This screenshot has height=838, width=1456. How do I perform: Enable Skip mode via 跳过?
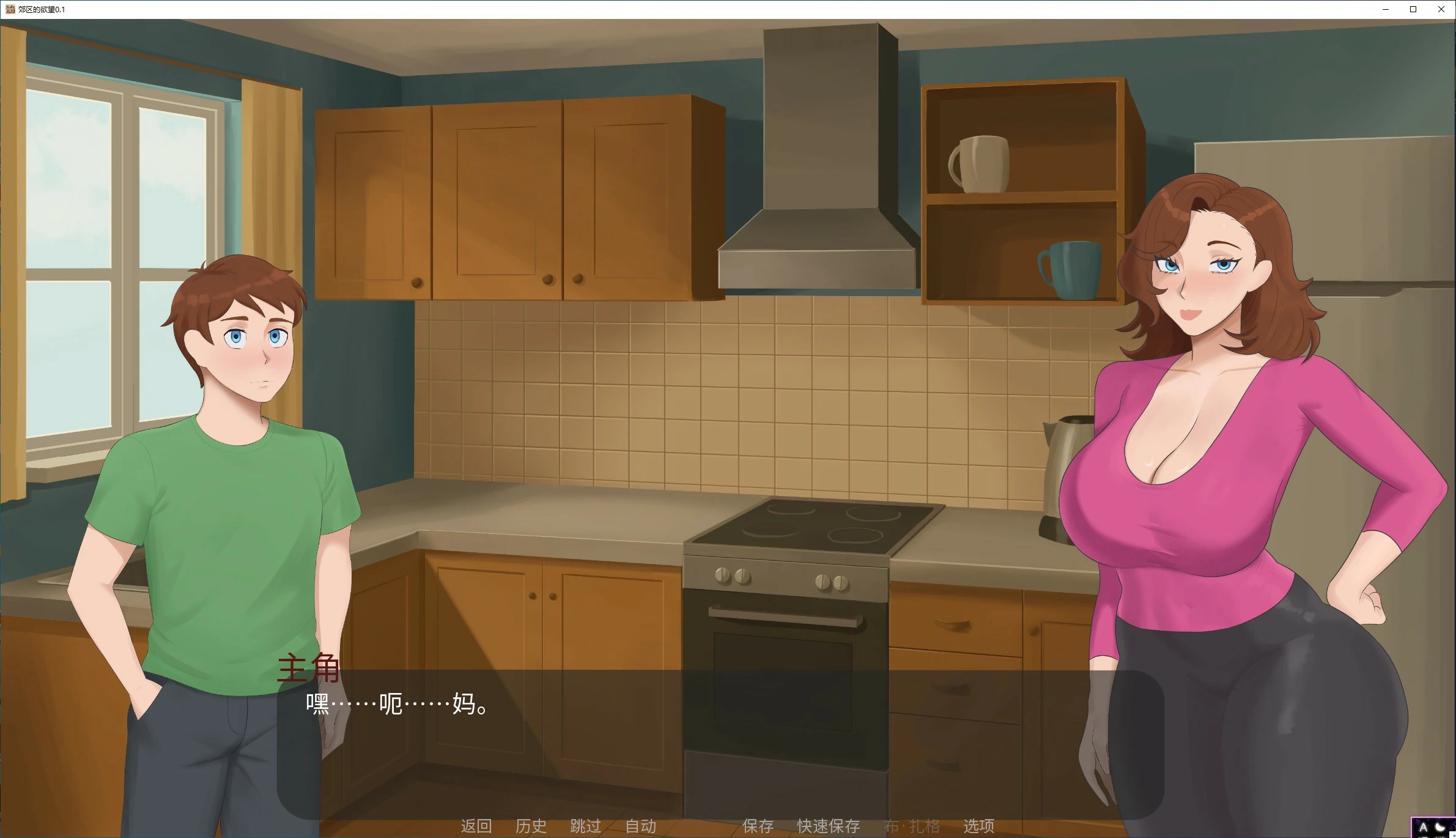(x=585, y=826)
